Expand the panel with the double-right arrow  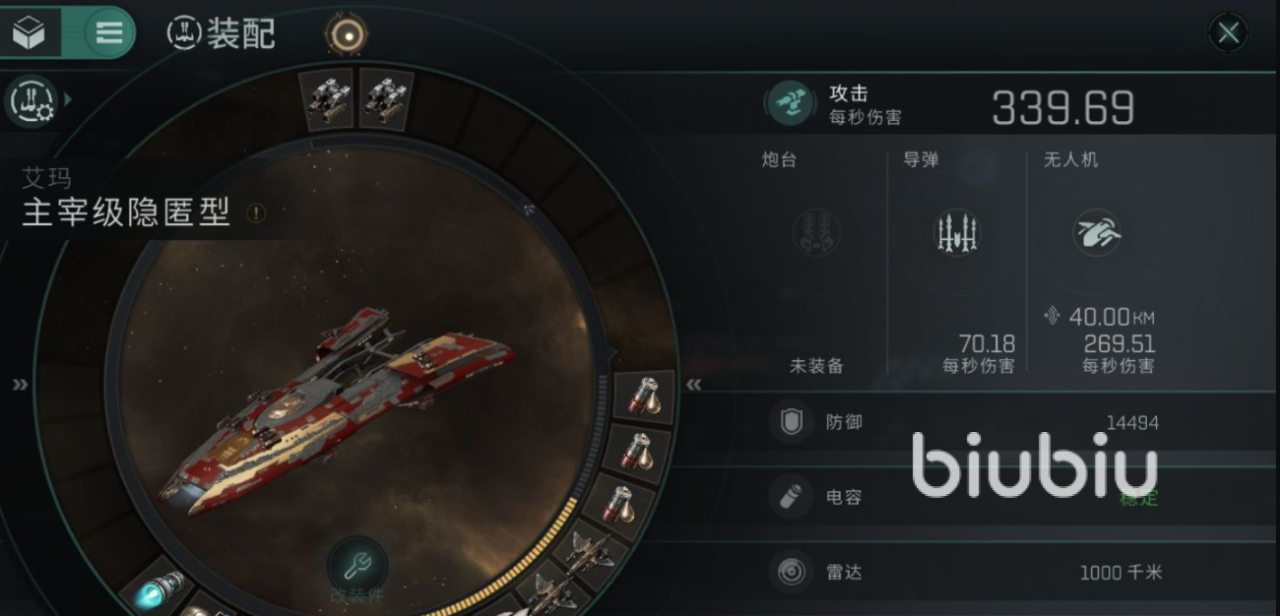[20, 385]
